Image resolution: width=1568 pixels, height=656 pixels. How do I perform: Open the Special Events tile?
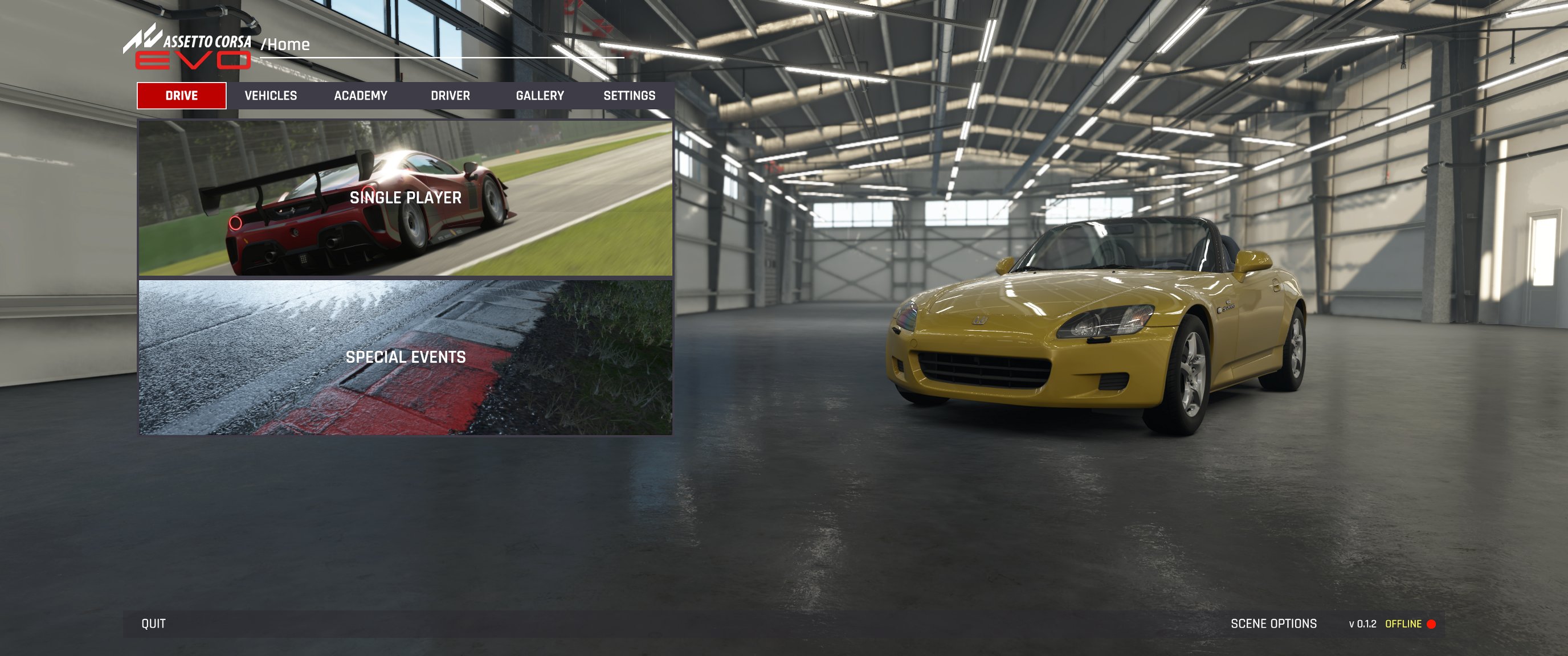pyautogui.click(x=406, y=357)
